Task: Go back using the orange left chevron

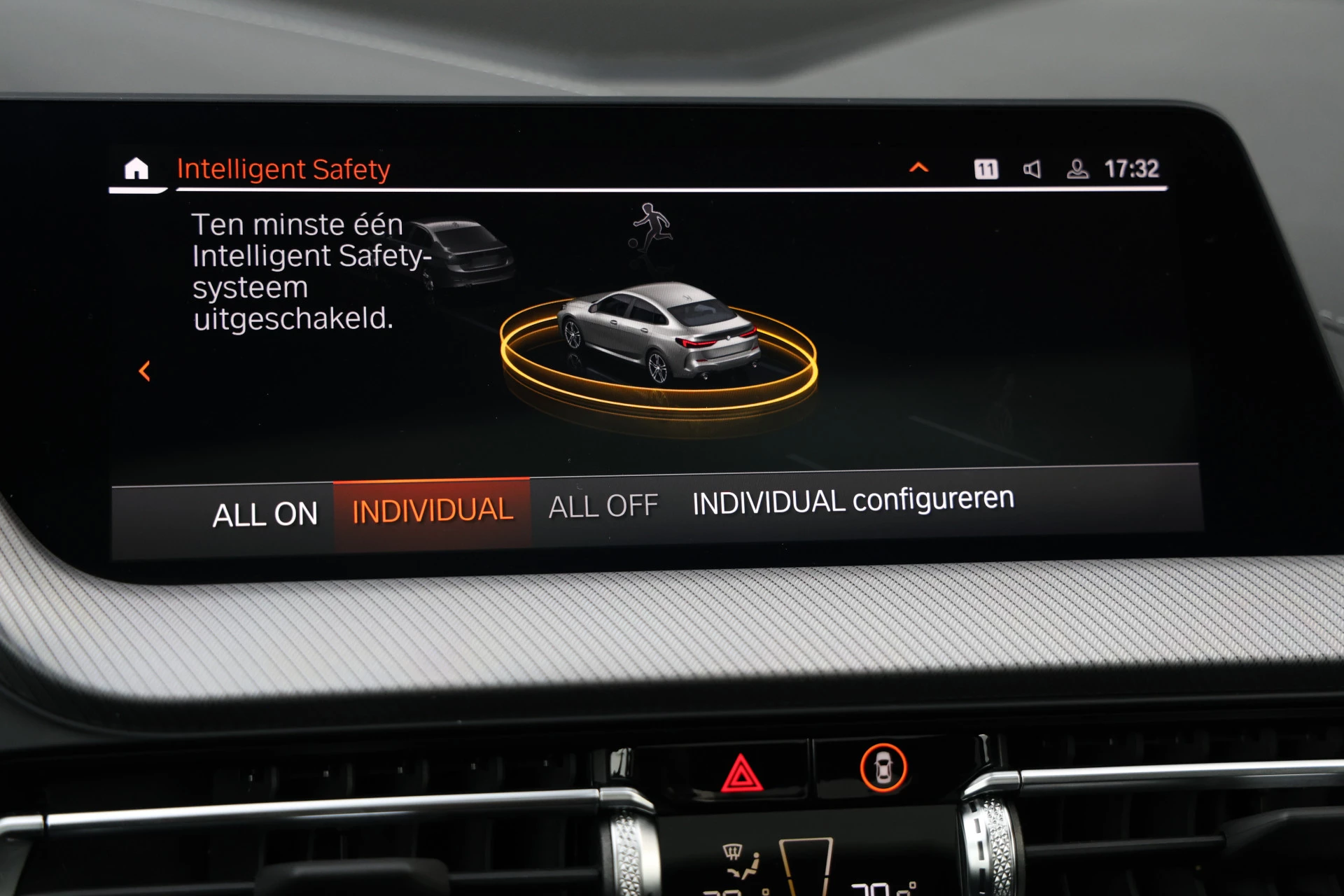Action: coord(145,372)
